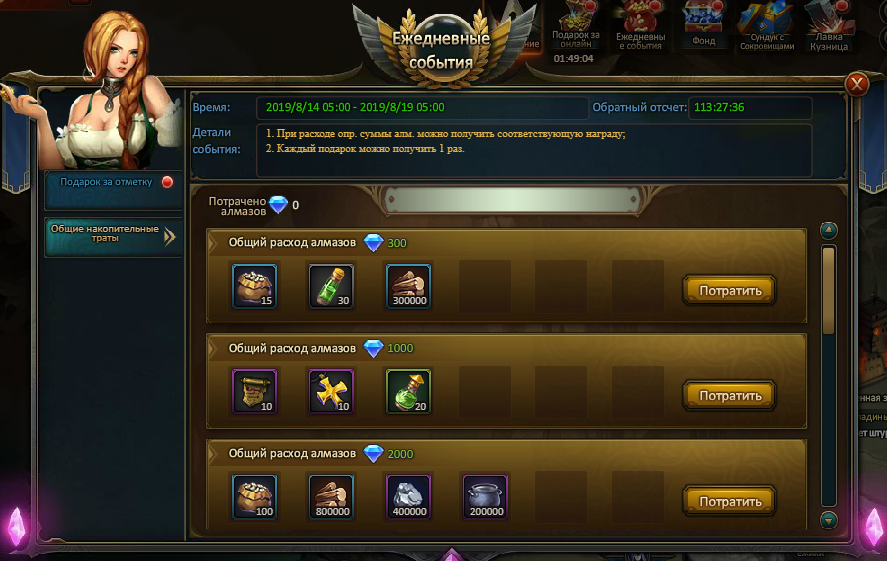Click Потратить for the 300 diamonds reward
The height and width of the screenshot is (561, 887).
click(x=730, y=291)
